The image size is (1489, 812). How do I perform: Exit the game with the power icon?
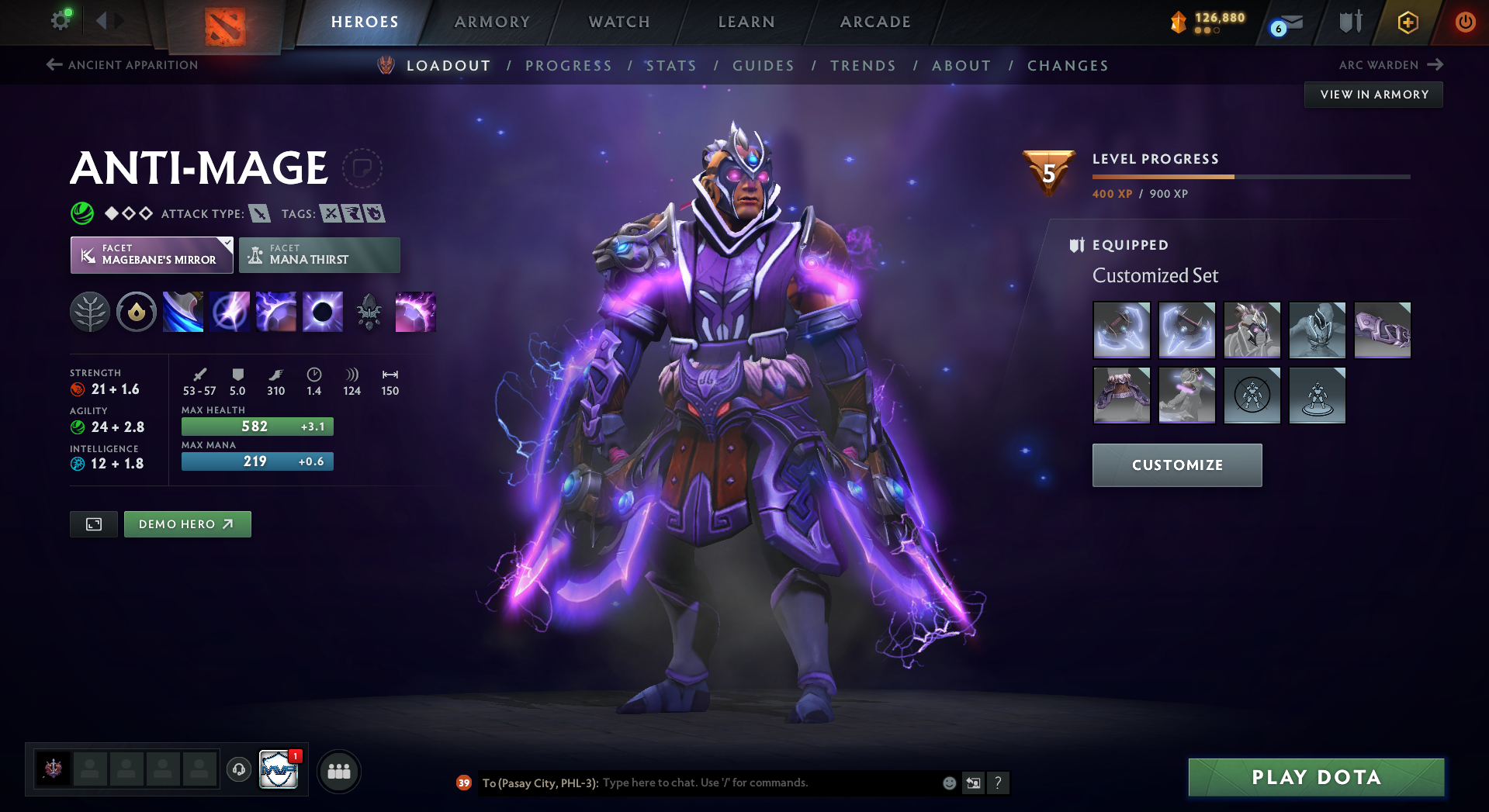click(x=1465, y=22)
